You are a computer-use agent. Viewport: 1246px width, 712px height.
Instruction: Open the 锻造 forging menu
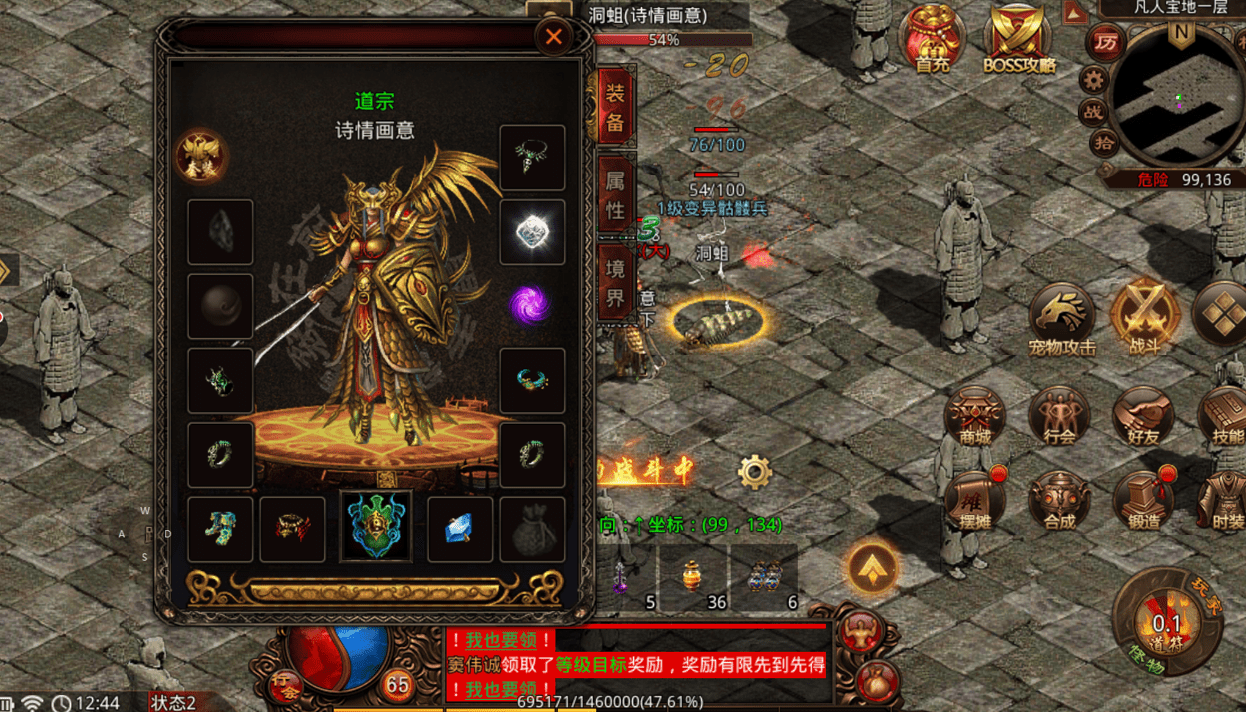[x=1143, y=499]
